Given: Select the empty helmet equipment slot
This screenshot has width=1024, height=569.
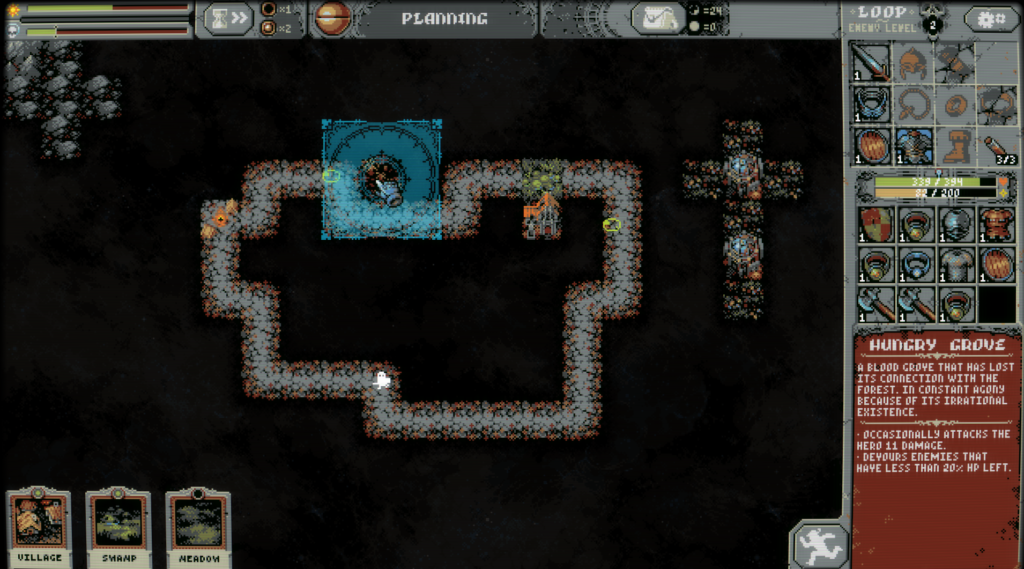Looking at the screenshot, I should click(913, 63).
